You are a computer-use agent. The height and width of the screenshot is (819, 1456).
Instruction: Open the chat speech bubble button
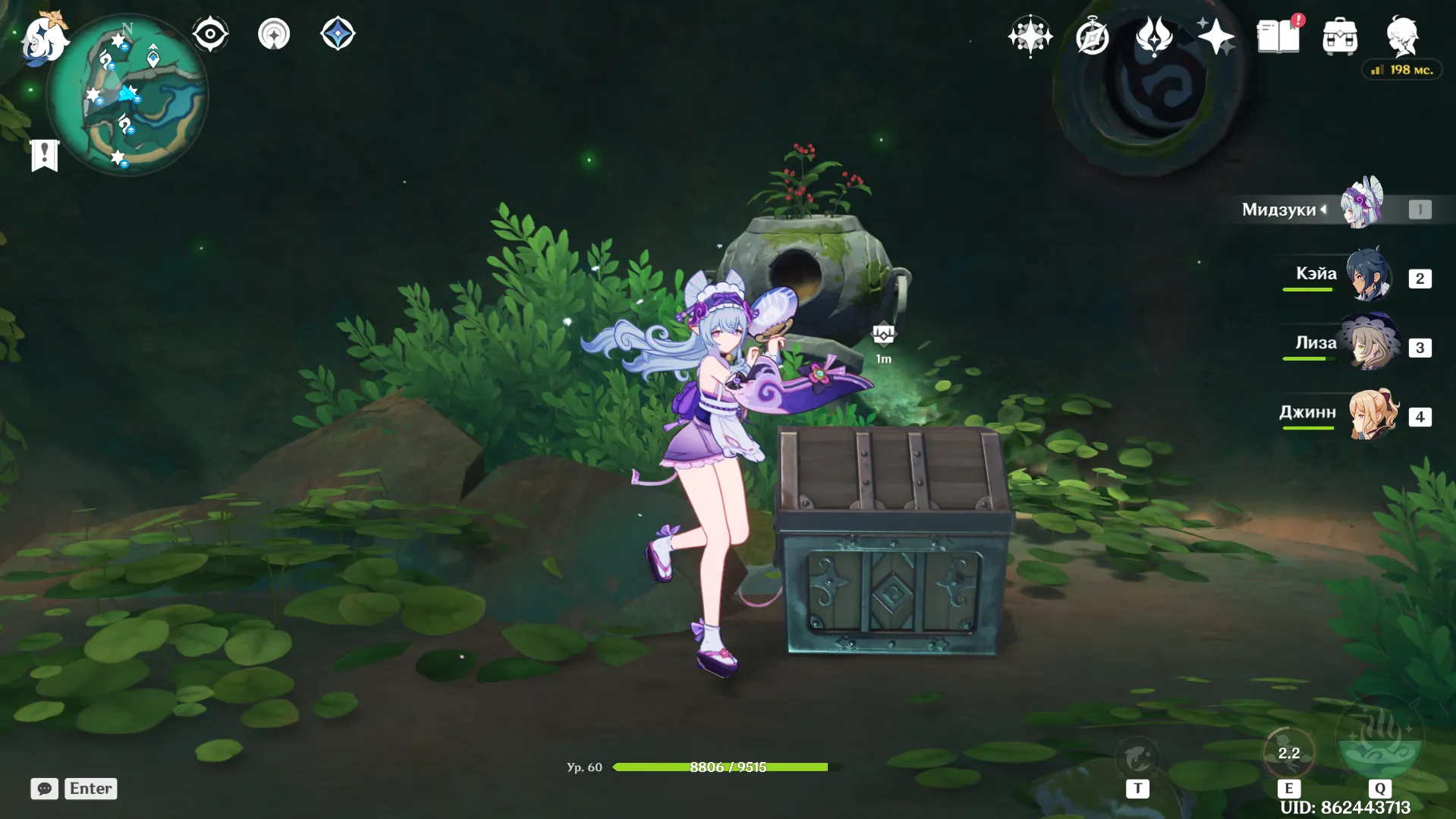(45, 789)
